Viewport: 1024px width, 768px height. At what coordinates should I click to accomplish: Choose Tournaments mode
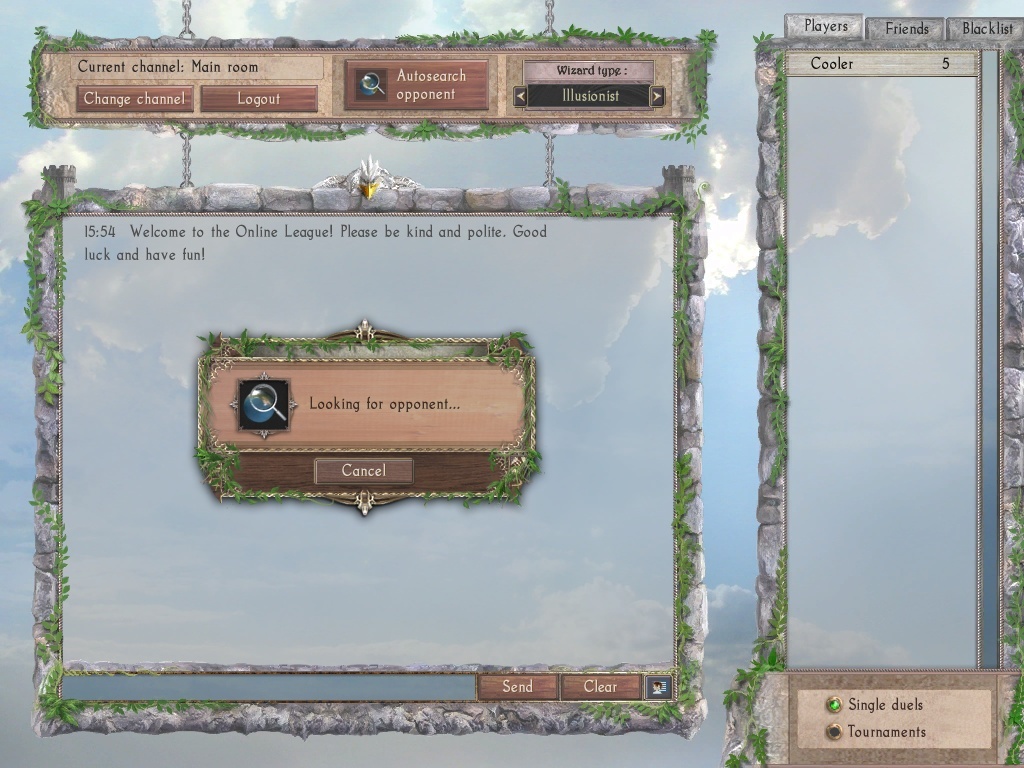833,732
